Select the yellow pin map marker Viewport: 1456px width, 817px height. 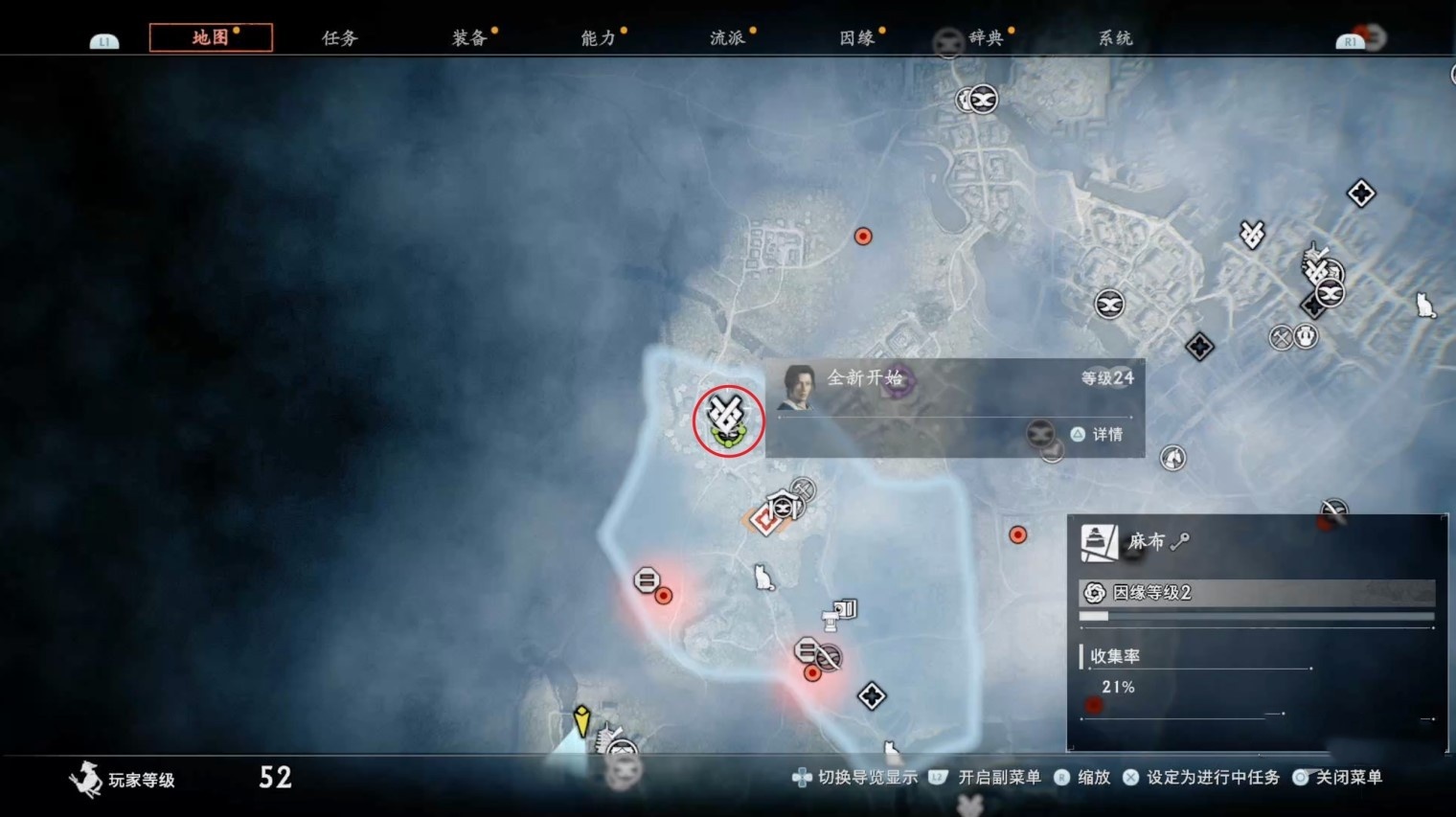click(581, 719)
